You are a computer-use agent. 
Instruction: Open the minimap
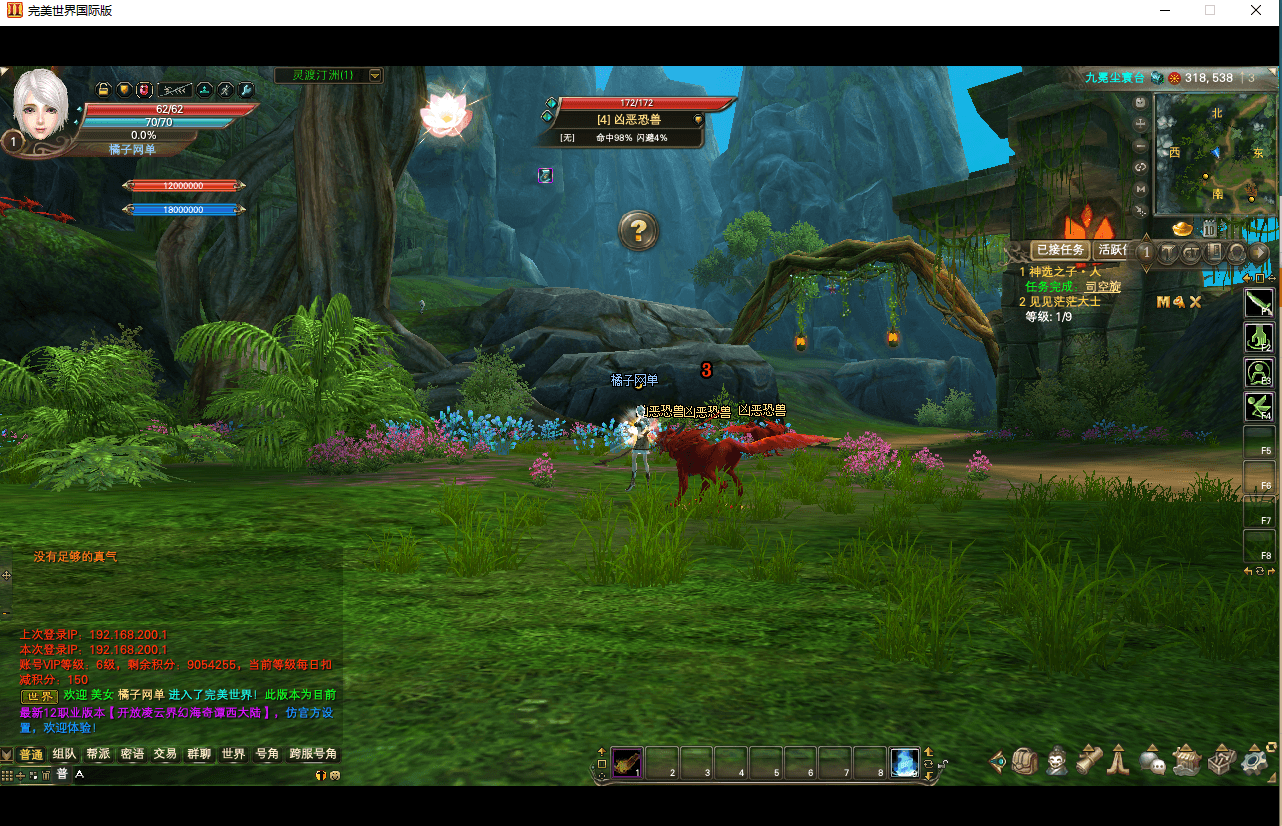click(x=1214, y=154)
